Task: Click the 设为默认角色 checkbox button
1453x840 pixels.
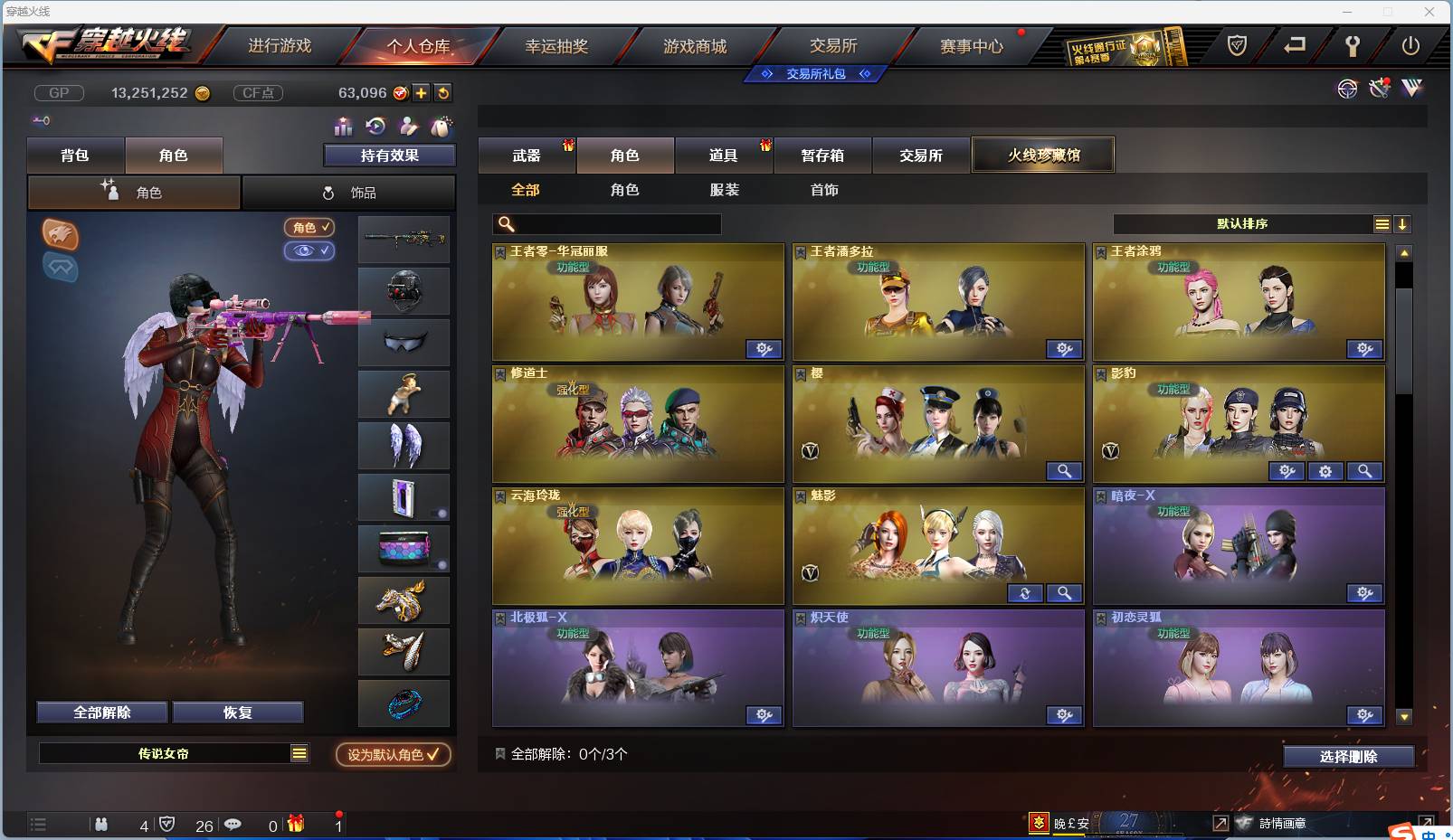Action: coord(393,755)
